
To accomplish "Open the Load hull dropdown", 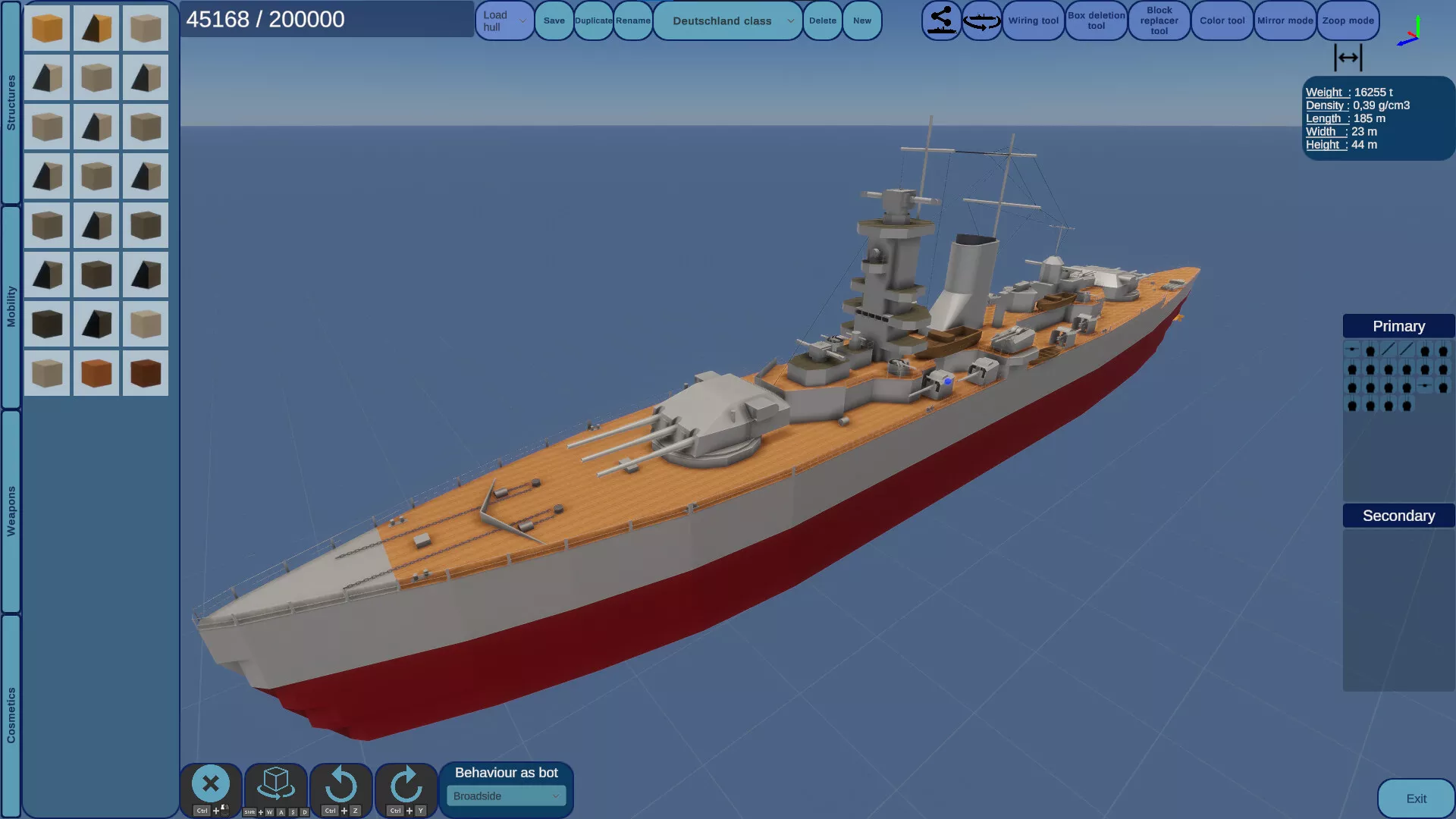I will 504,21.
